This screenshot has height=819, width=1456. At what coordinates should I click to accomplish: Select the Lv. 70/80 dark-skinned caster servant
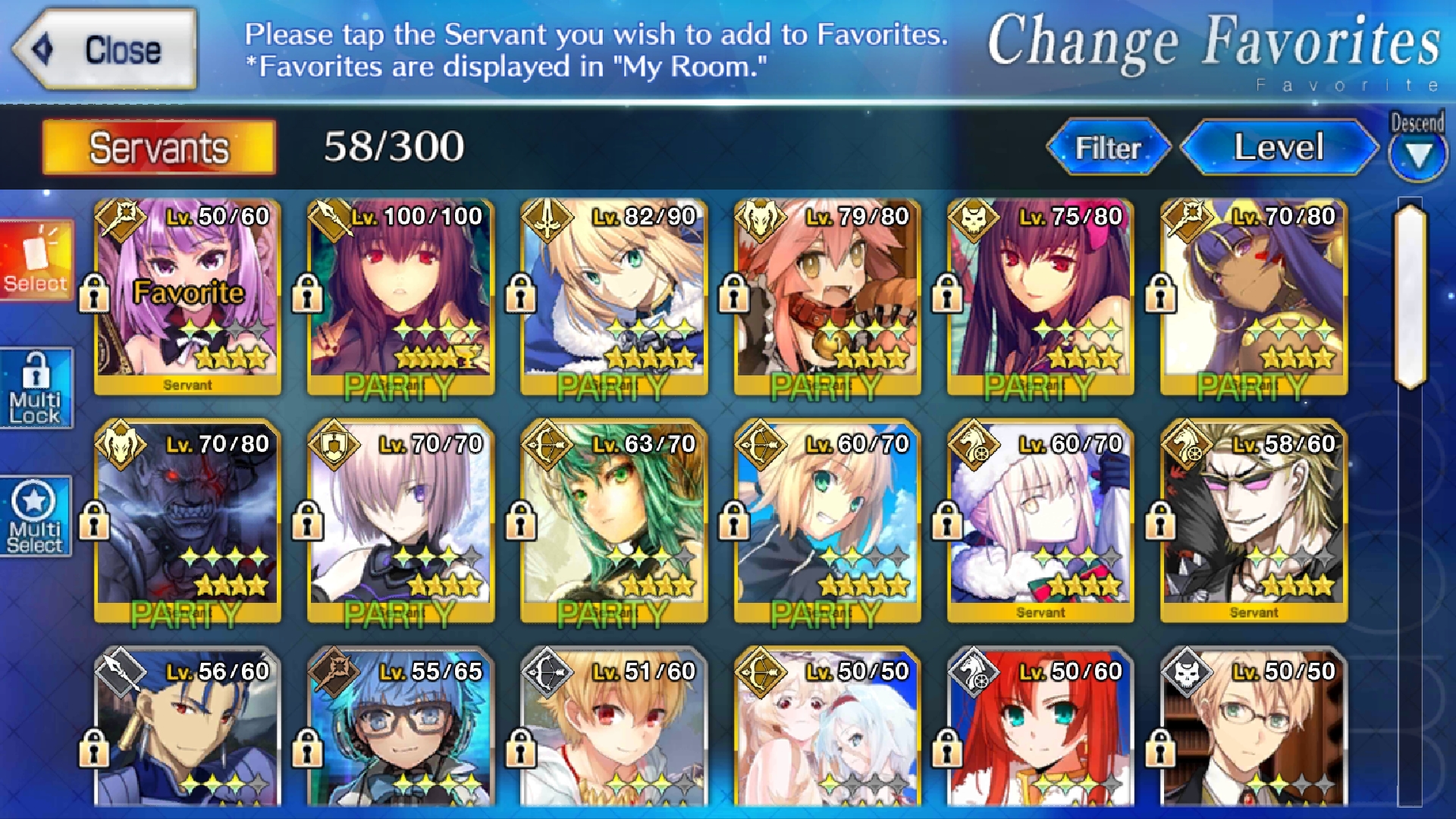(1254, 297)
